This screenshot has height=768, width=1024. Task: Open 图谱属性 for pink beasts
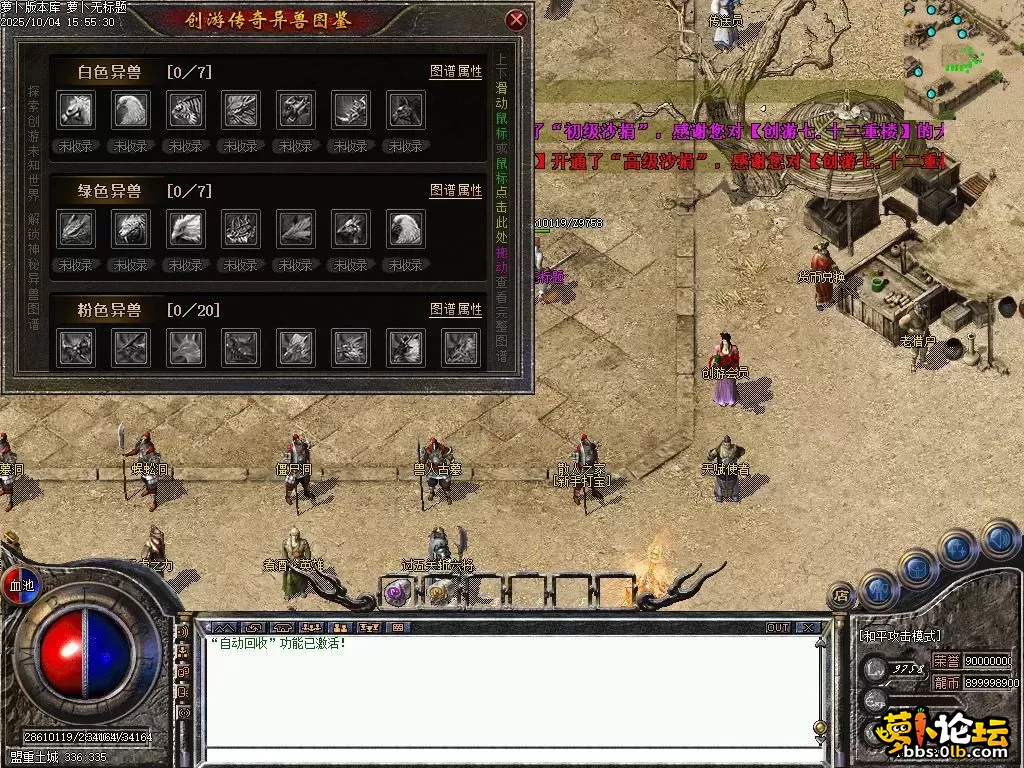point(456,310)
